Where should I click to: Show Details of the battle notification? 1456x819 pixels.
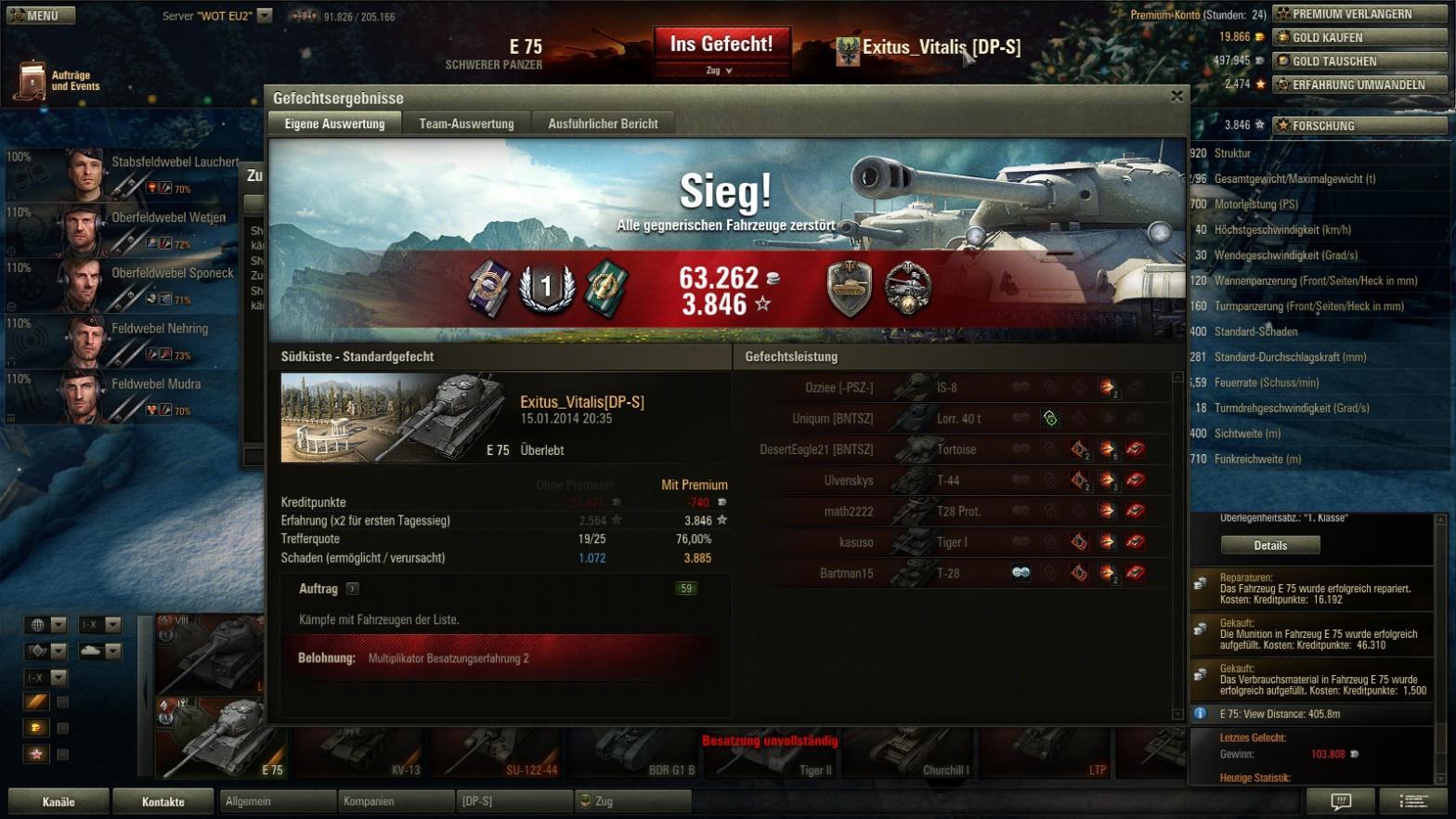pos(1269,545)
